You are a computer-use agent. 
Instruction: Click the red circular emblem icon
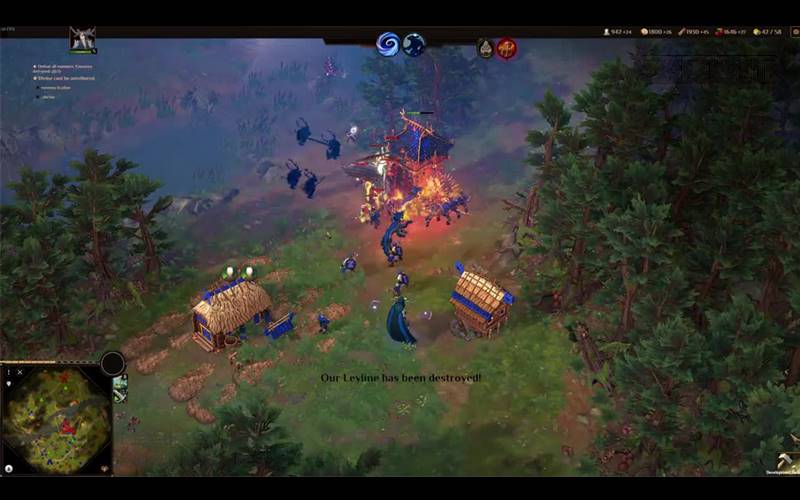point(507,48)
